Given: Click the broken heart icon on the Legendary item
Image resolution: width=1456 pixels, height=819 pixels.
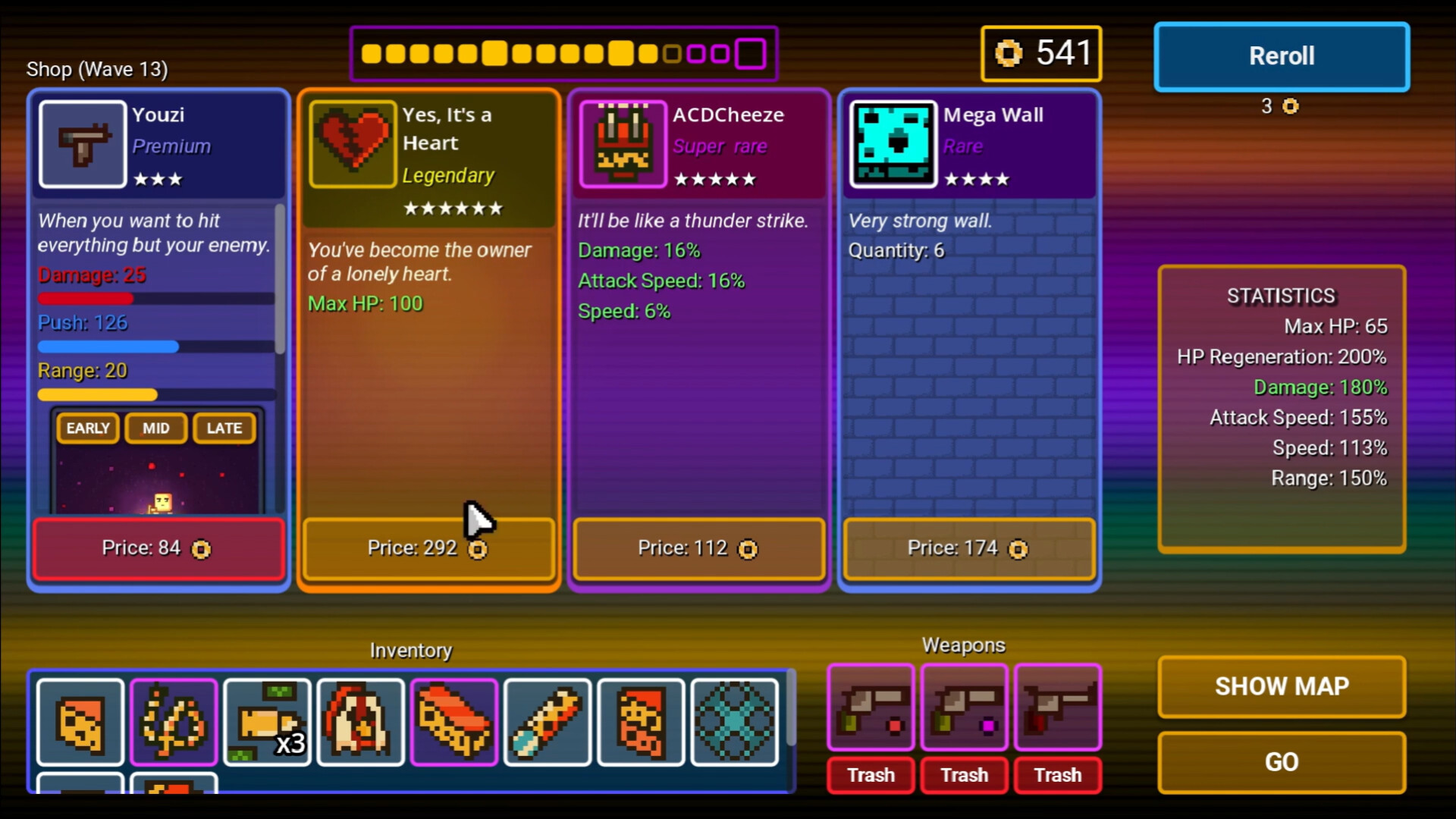Looking at the screenshot, I should click(350, 144).
